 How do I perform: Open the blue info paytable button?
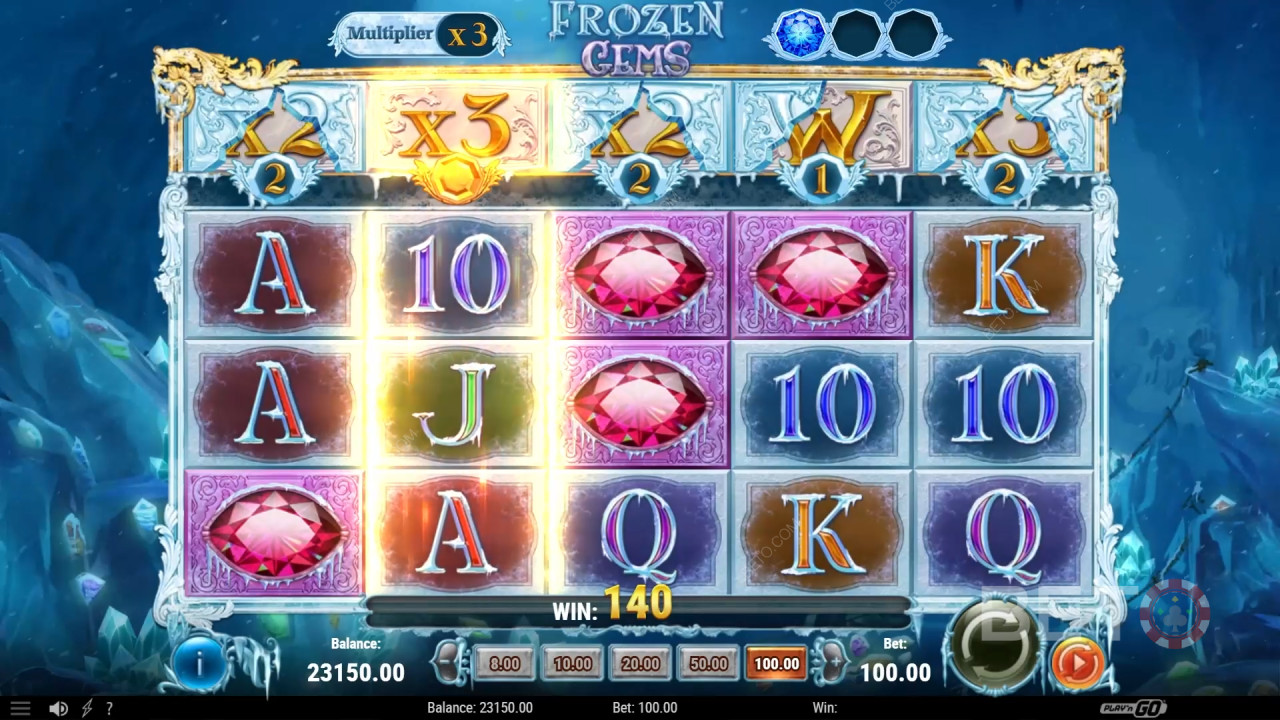coord(200,662)
